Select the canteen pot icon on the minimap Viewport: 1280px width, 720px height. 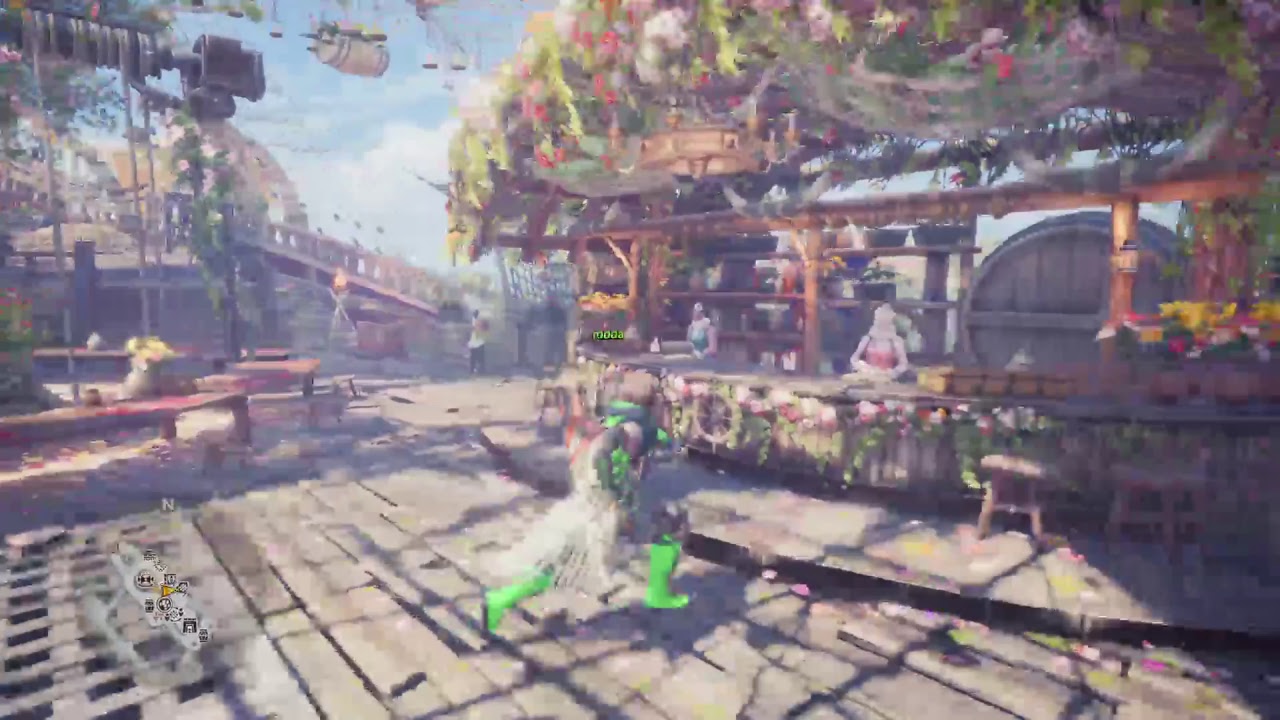click(164, 604)
